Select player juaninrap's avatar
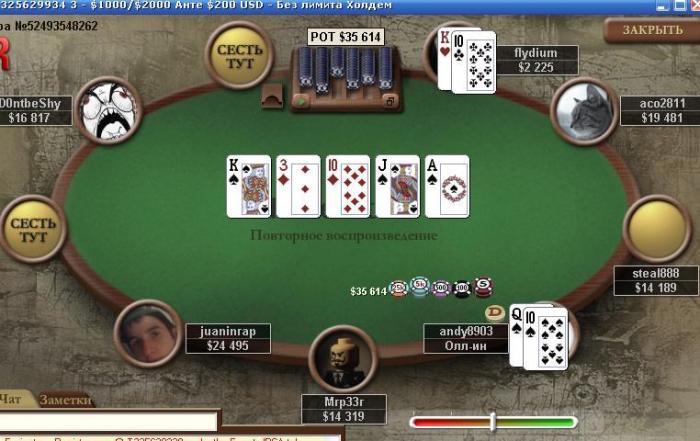Viewport: 700px width, 441px height. click(148, 333)
